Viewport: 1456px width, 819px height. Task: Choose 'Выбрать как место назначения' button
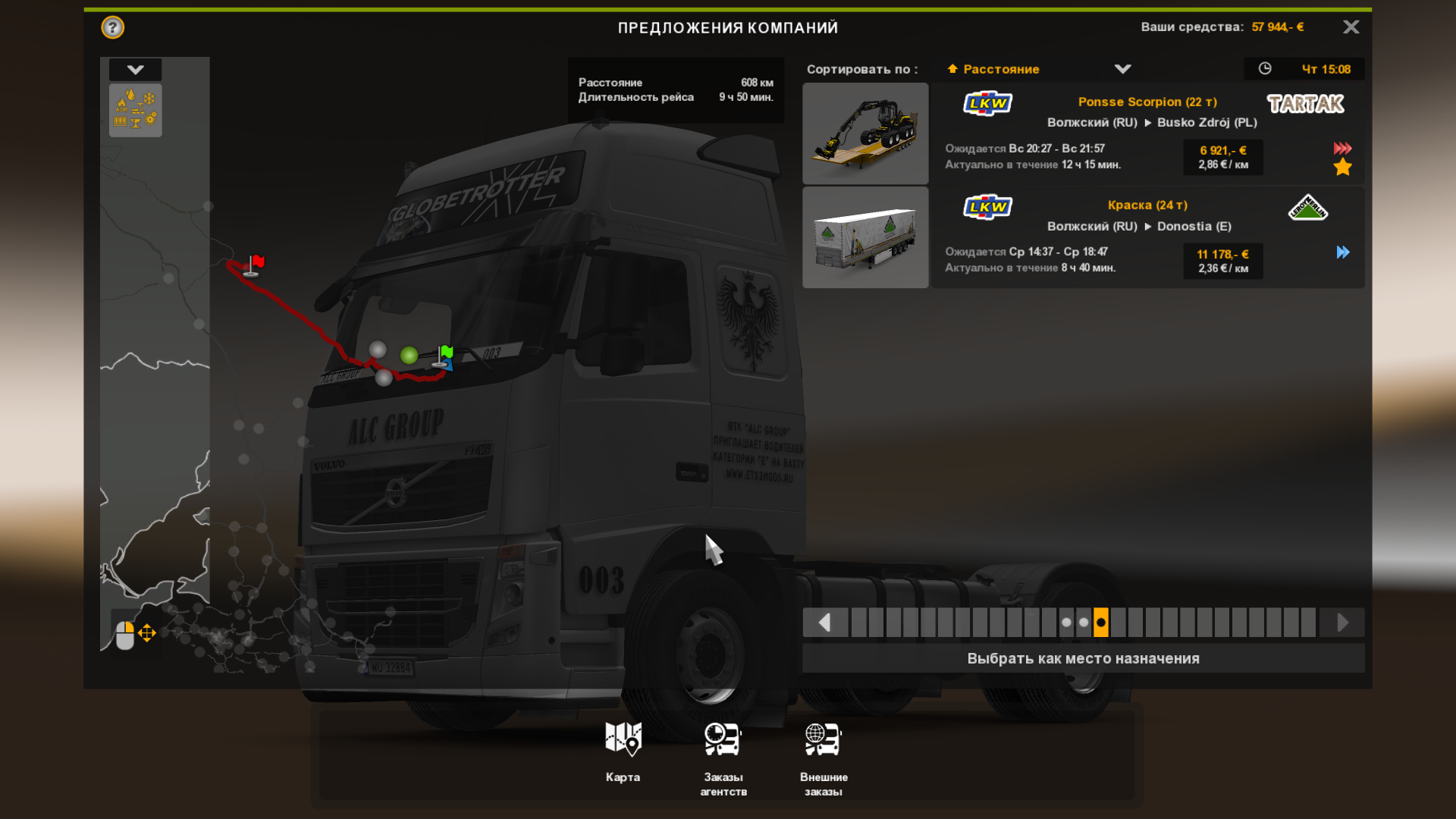click(1083, 658)
